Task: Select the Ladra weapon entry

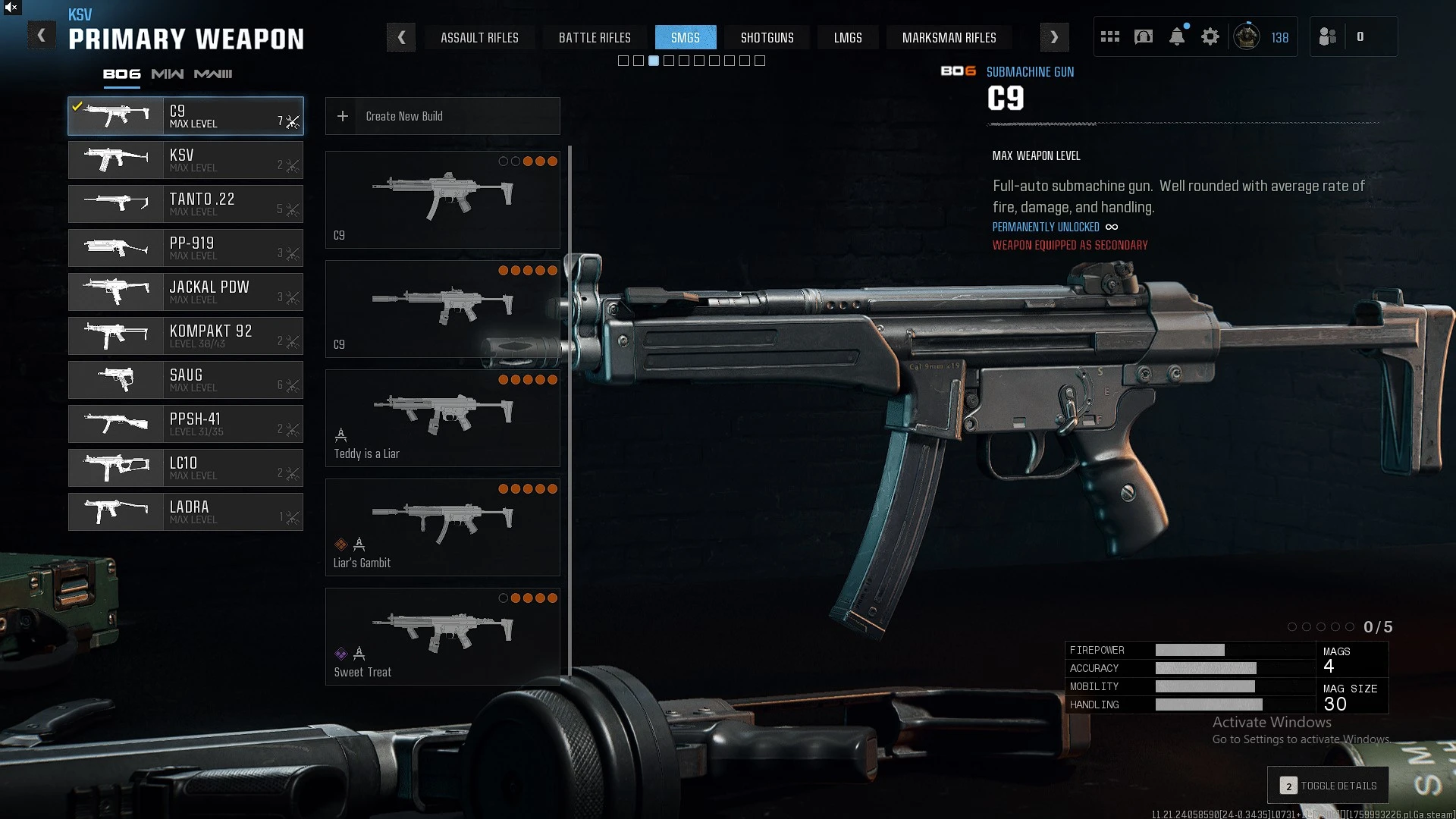Action: point(186,512)
